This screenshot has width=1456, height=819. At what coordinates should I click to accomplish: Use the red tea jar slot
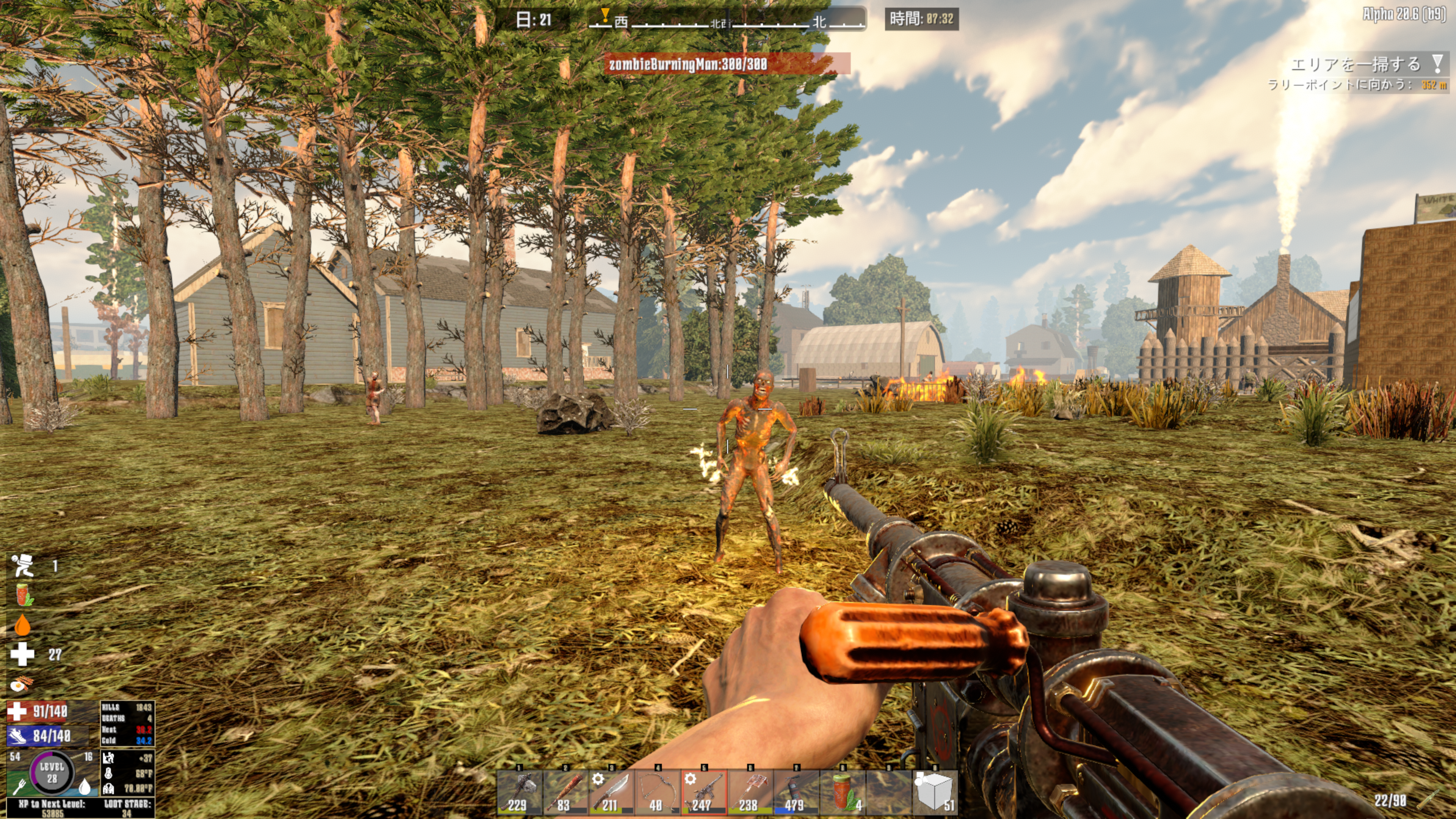coord(842,792)
